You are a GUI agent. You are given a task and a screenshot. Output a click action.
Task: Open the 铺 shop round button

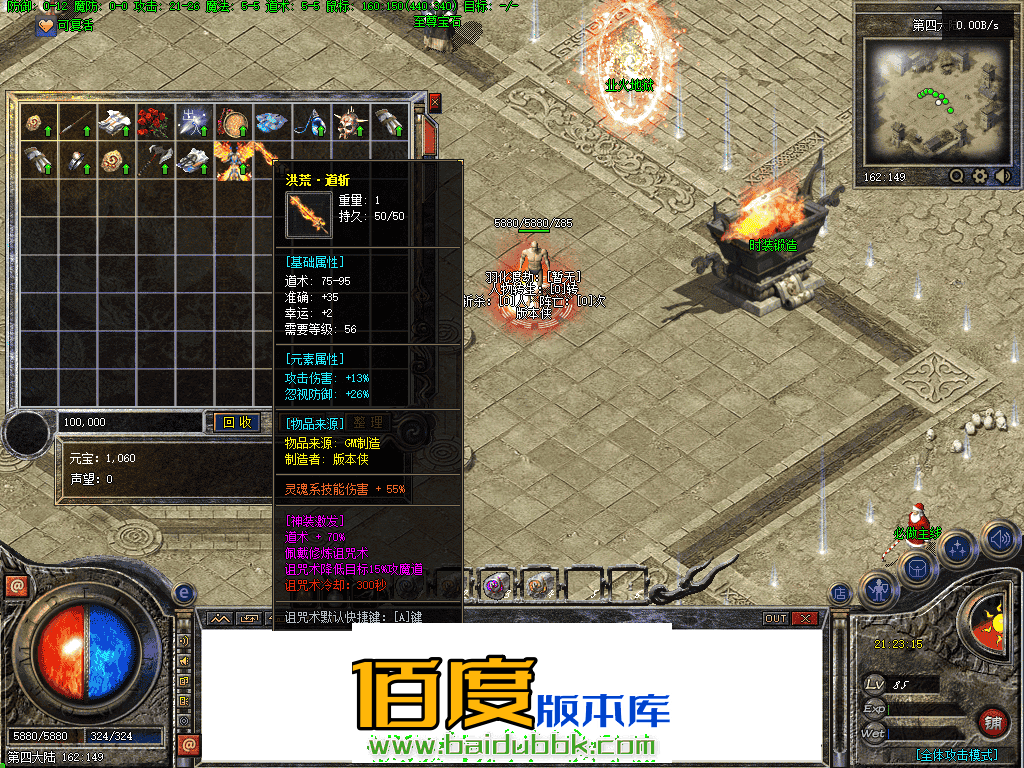pyautogui.click(x=991, y=722)
